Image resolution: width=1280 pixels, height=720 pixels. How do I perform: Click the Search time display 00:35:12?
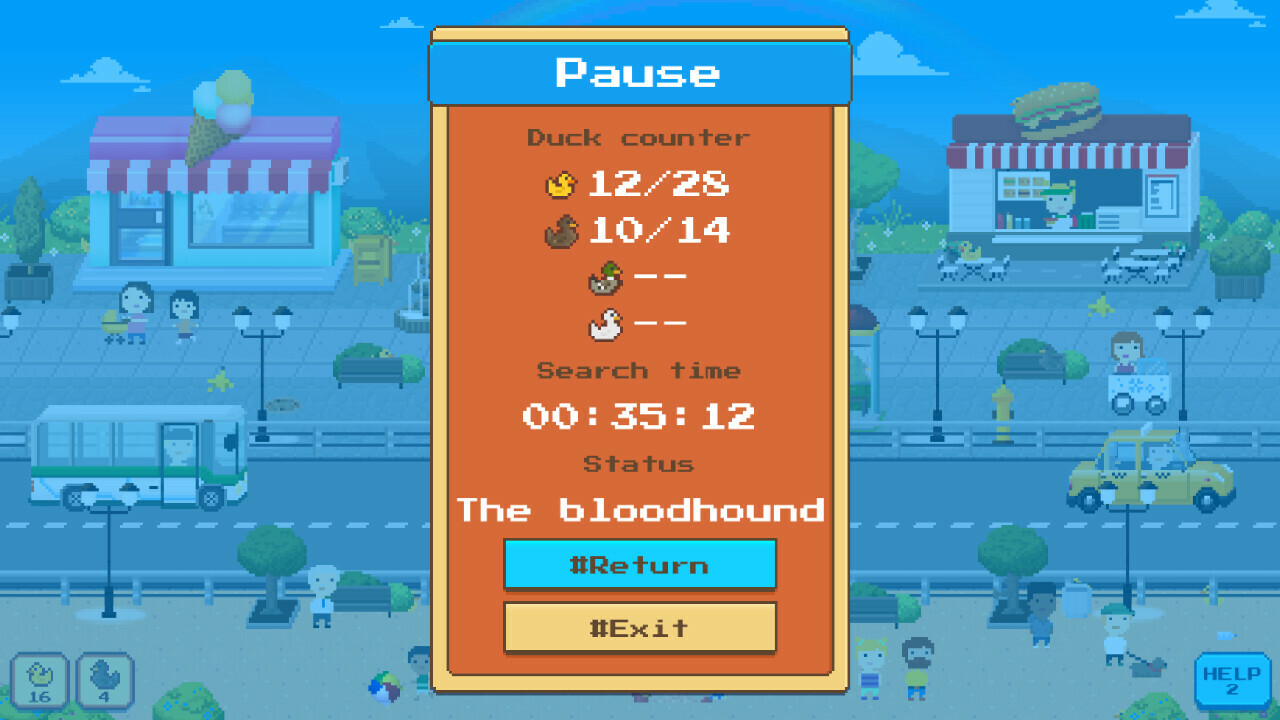click(x=639, y=415)
